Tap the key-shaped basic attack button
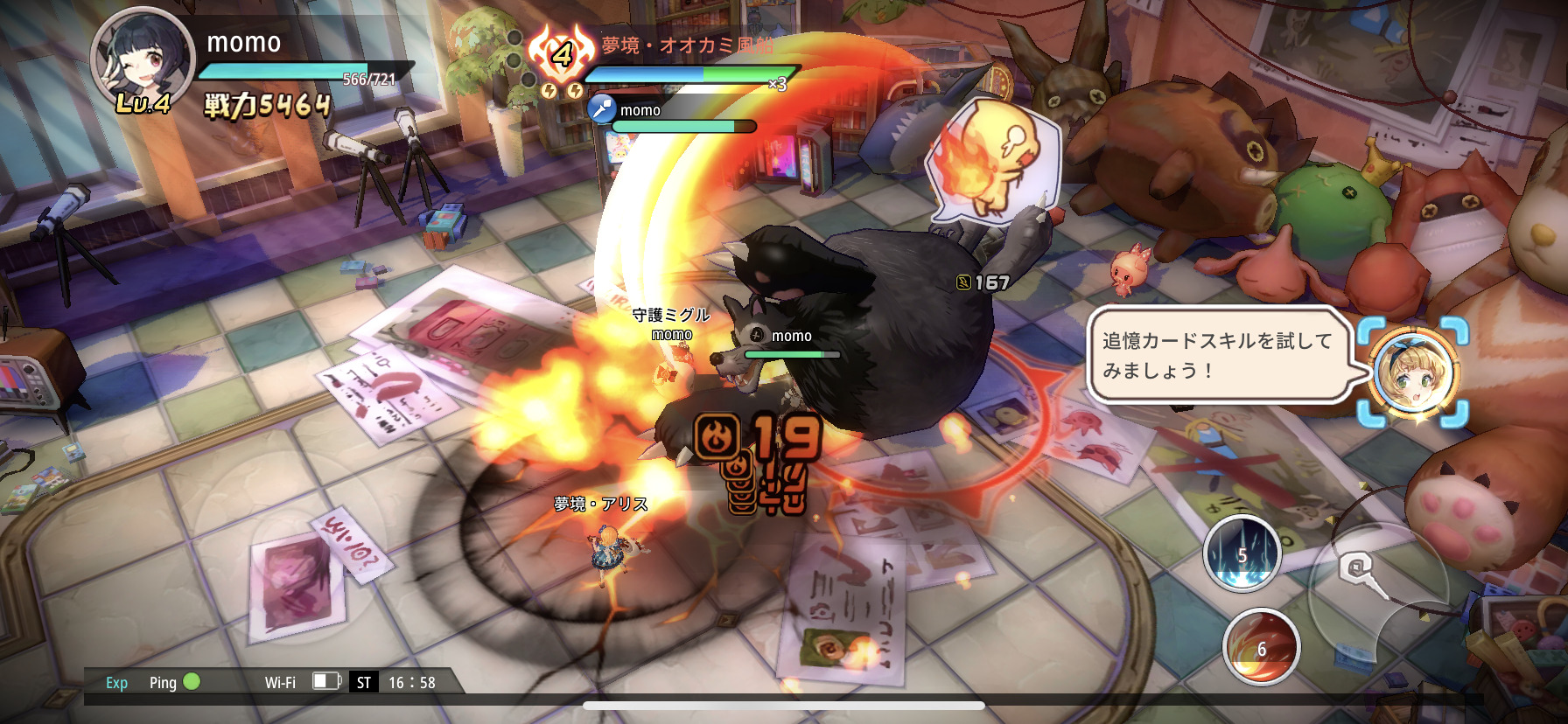The height and width of the screenshot is (724, 1568). tap(1361, 574)
